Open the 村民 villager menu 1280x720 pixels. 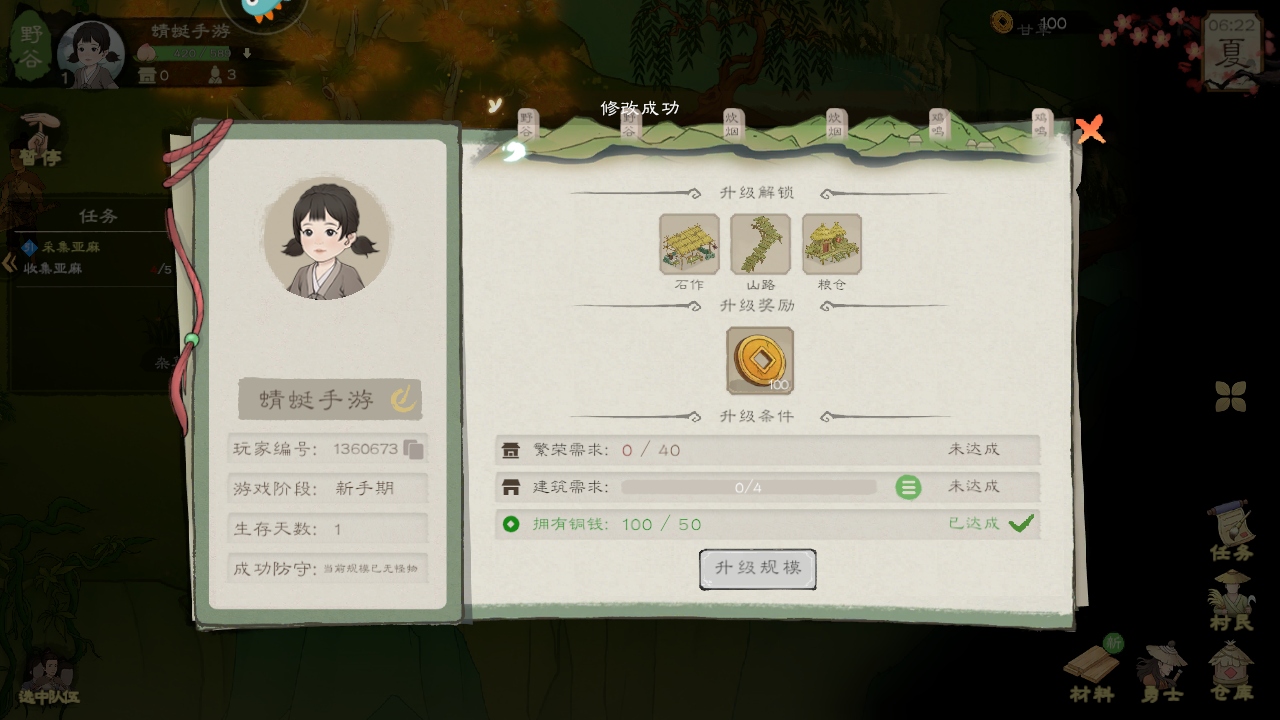[x=1231, y=600]
